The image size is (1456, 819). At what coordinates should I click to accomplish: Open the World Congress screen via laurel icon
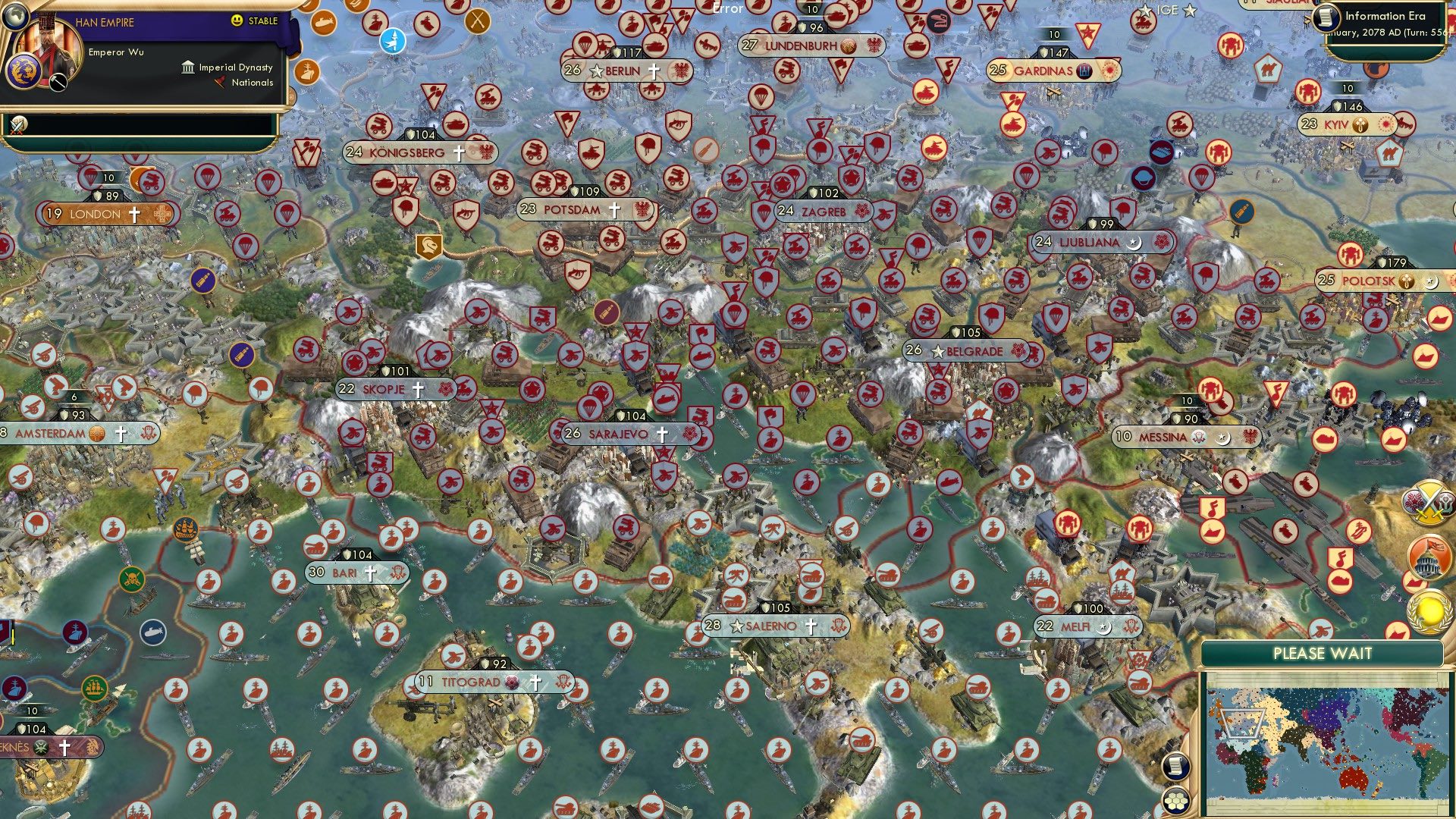tap(1429, 610)
